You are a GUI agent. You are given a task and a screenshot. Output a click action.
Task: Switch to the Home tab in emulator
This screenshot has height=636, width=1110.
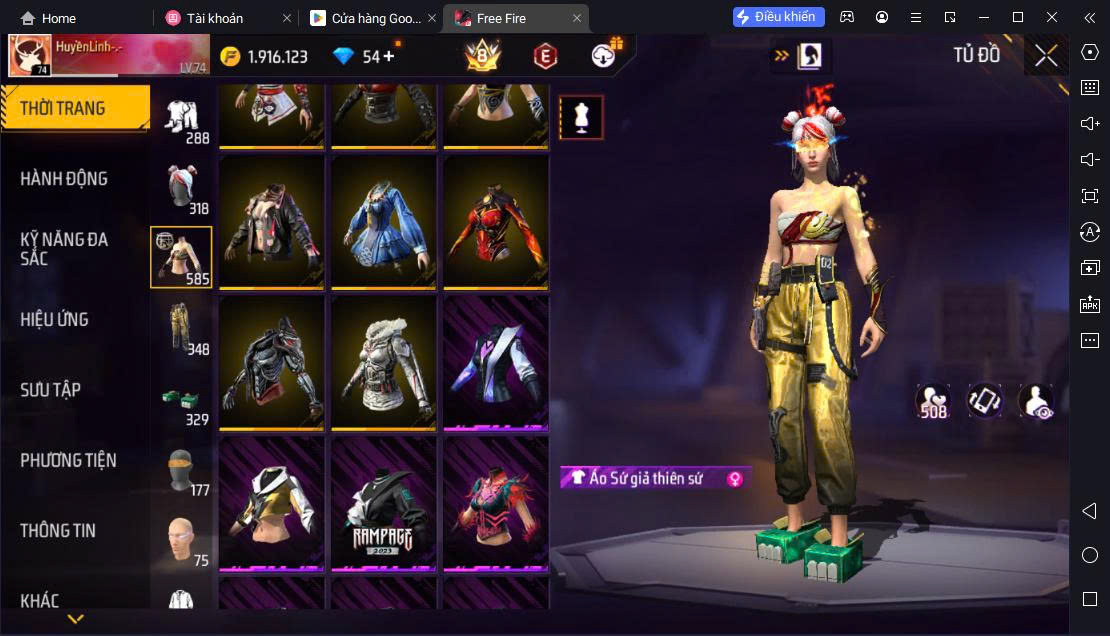(x=48, y=18)
